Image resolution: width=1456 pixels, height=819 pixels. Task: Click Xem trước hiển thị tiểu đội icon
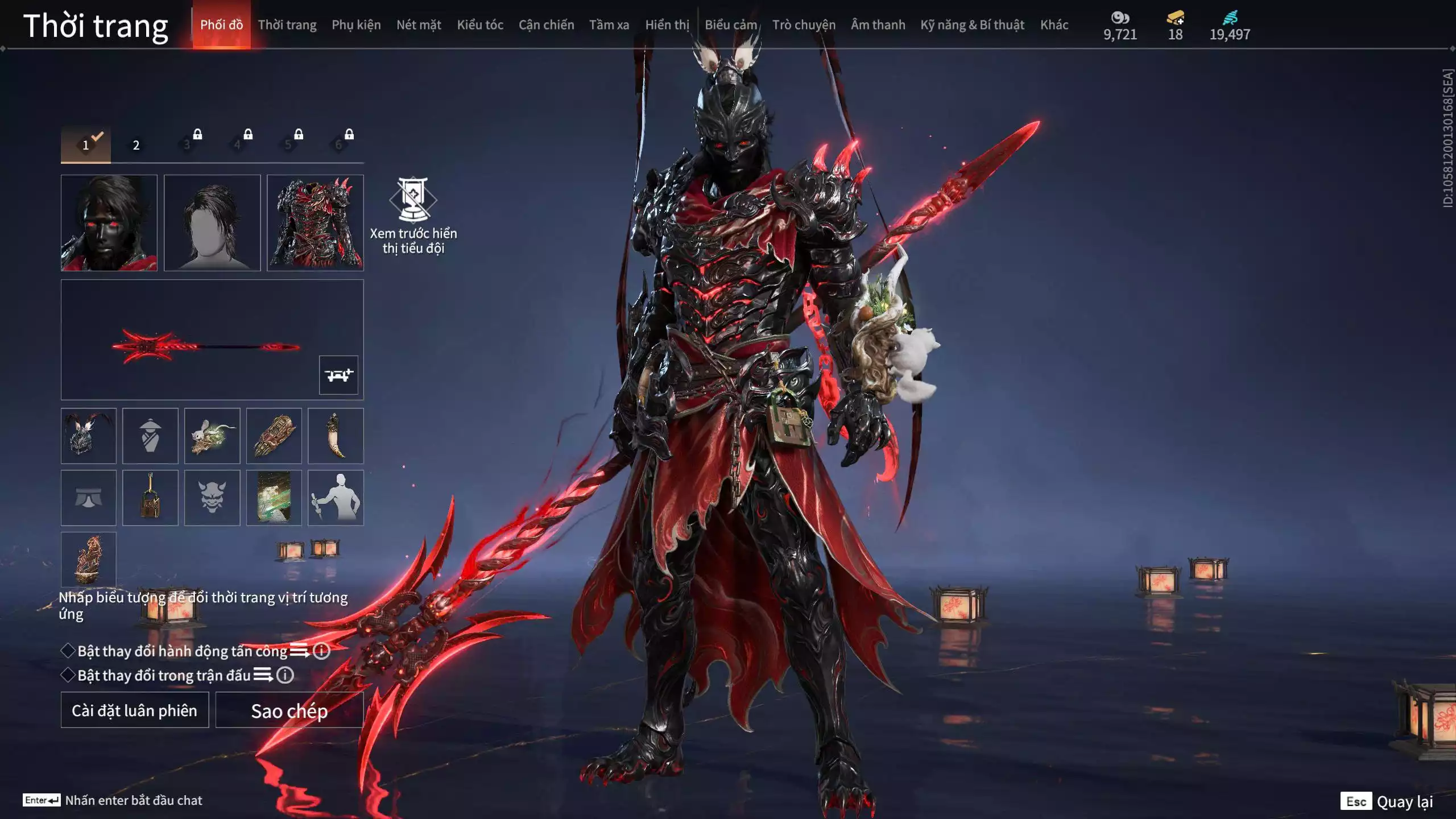(x=413, y=200)
